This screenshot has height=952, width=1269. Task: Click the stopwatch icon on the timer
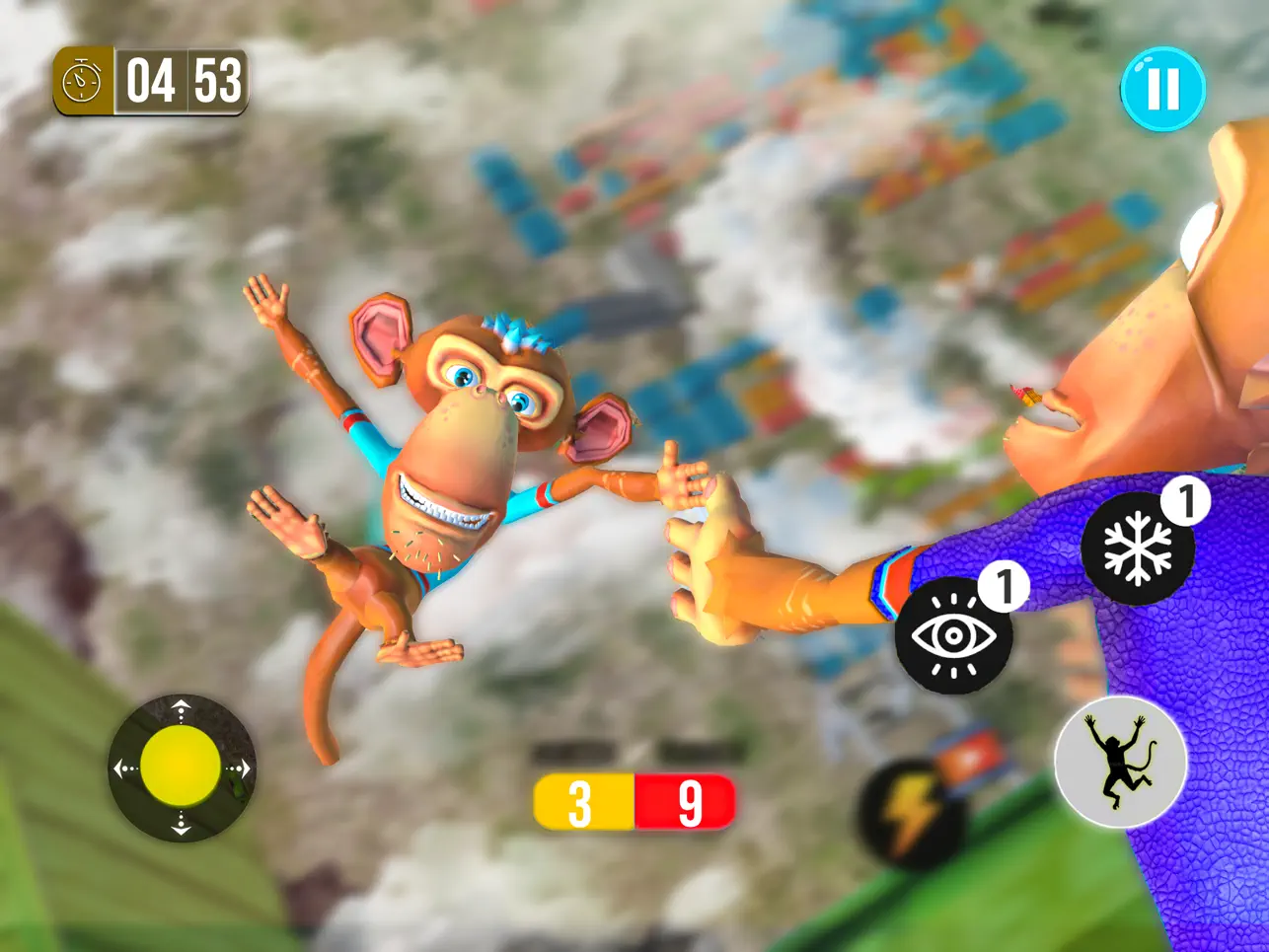point(81,81)
